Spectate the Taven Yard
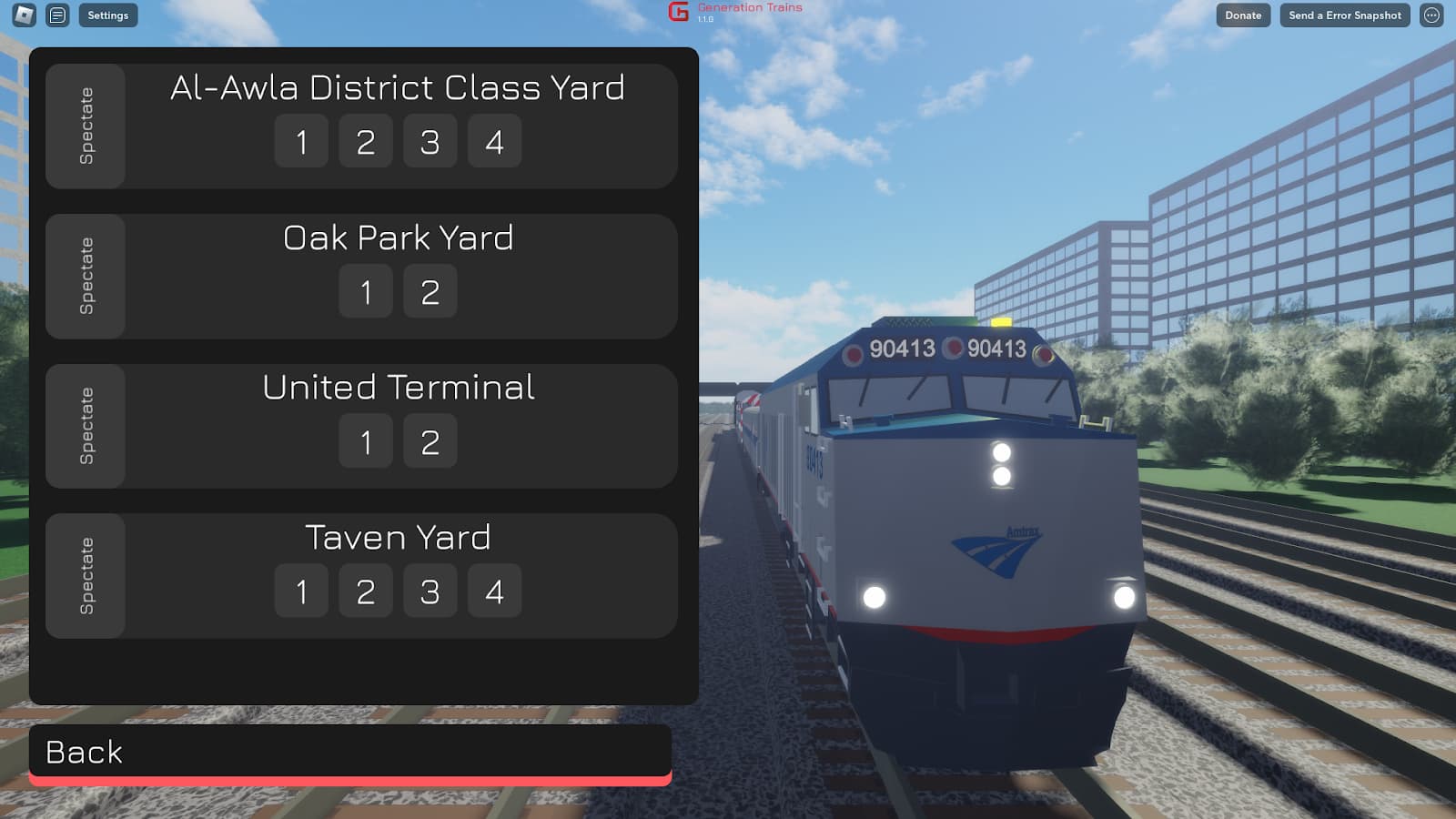Image resolution: width=1456 pixels, height=819 pixels. point(86,576)
